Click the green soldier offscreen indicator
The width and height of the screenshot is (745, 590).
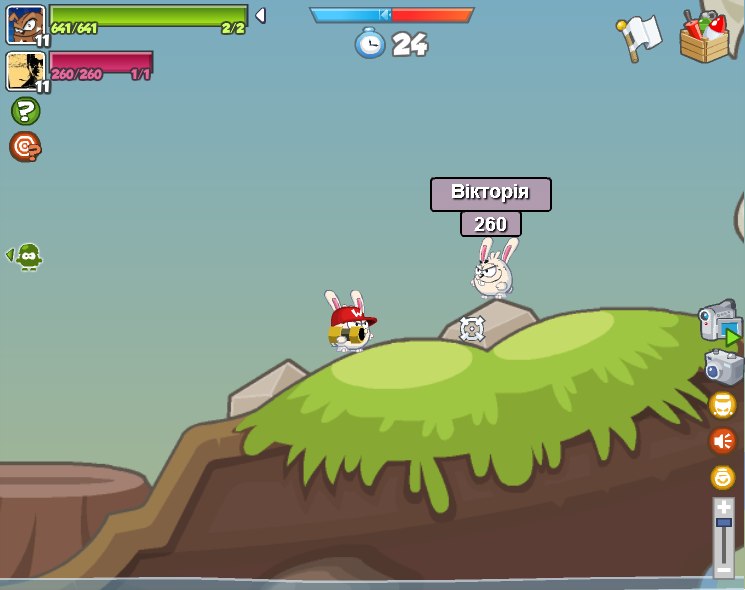click(x=29, y=256)
